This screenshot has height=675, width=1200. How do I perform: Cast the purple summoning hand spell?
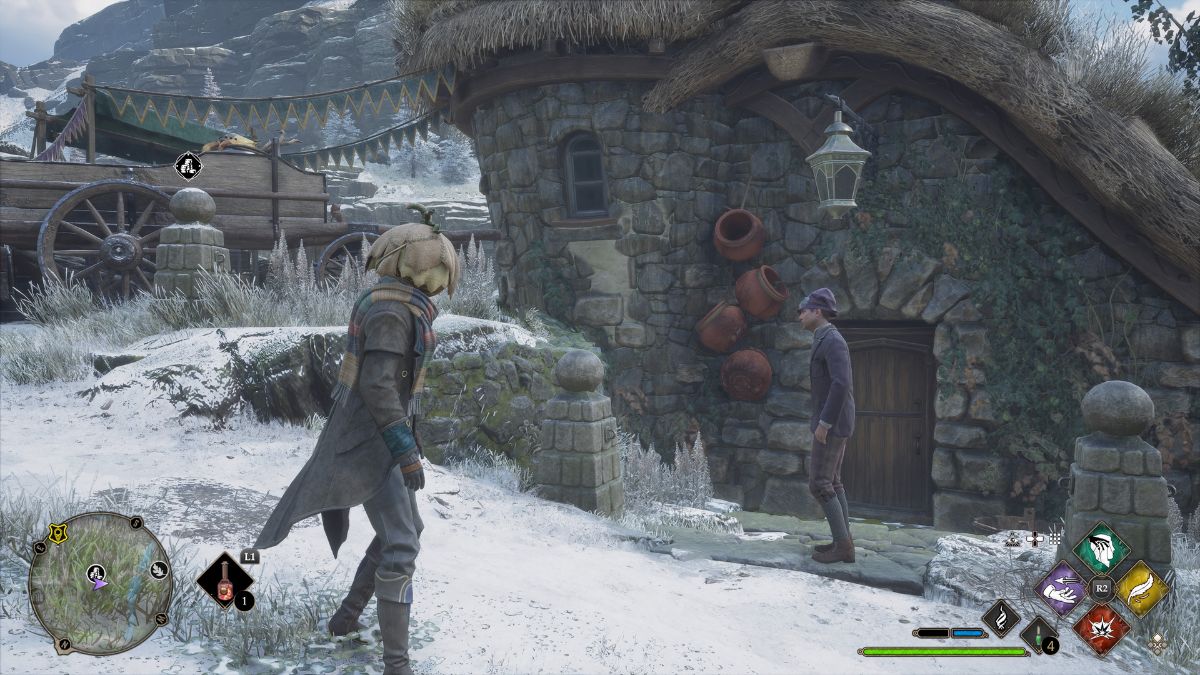coord(1060,588)
